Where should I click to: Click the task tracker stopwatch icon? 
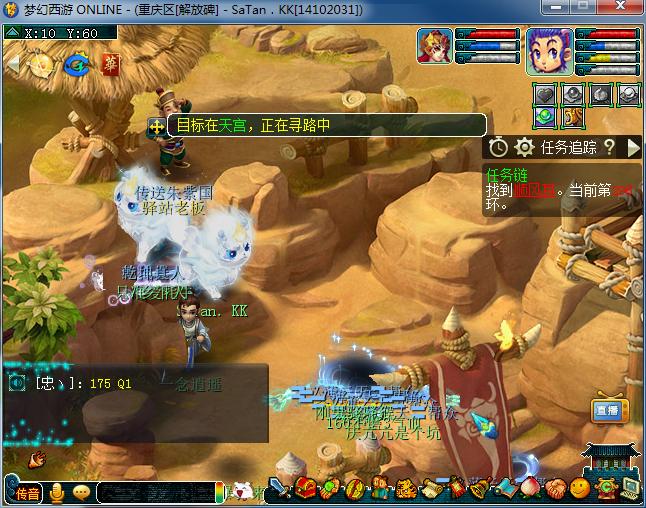pyautogui.click(x=499, y=147)
